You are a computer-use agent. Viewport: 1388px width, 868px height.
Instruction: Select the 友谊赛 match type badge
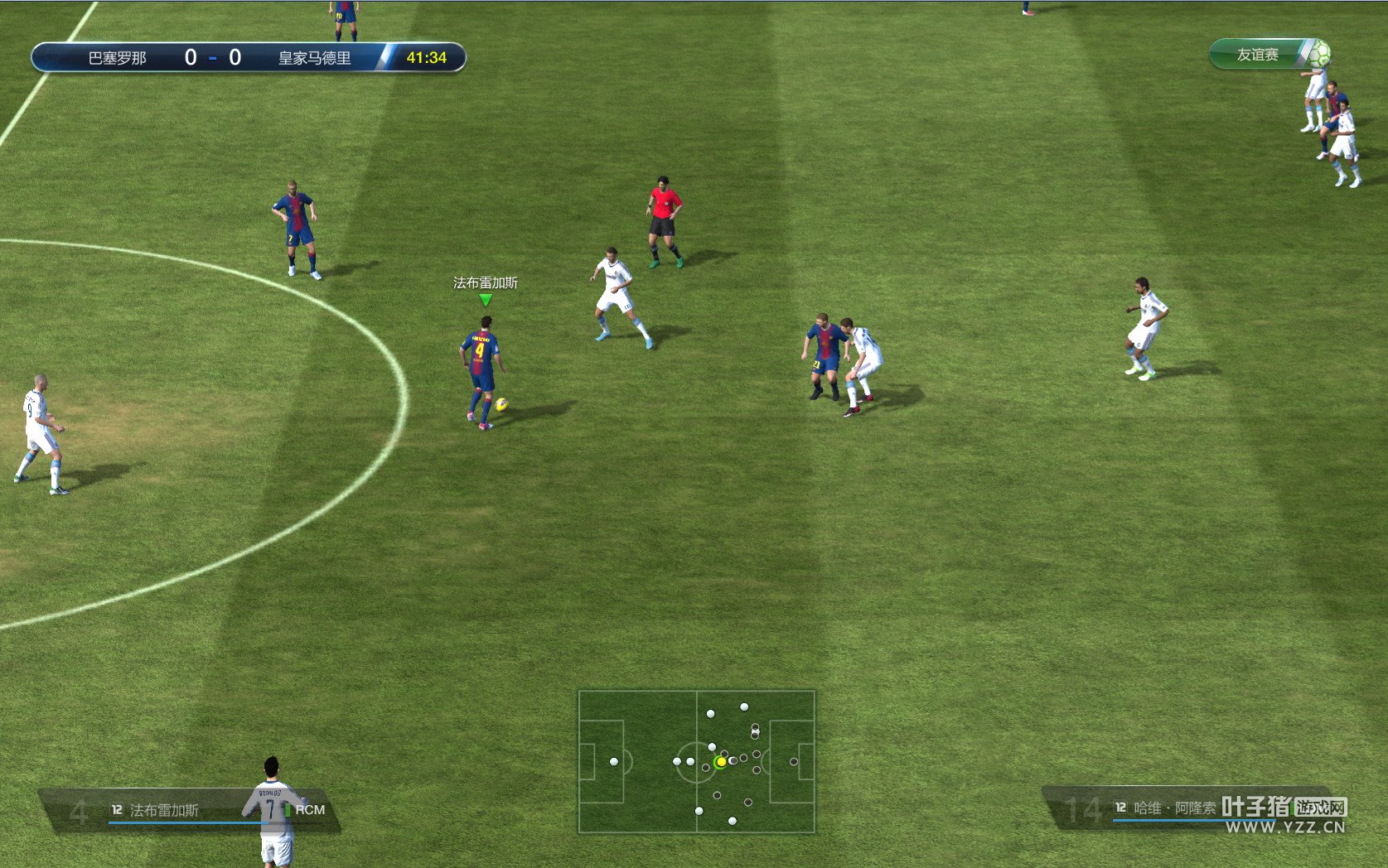click(1268, 55)
